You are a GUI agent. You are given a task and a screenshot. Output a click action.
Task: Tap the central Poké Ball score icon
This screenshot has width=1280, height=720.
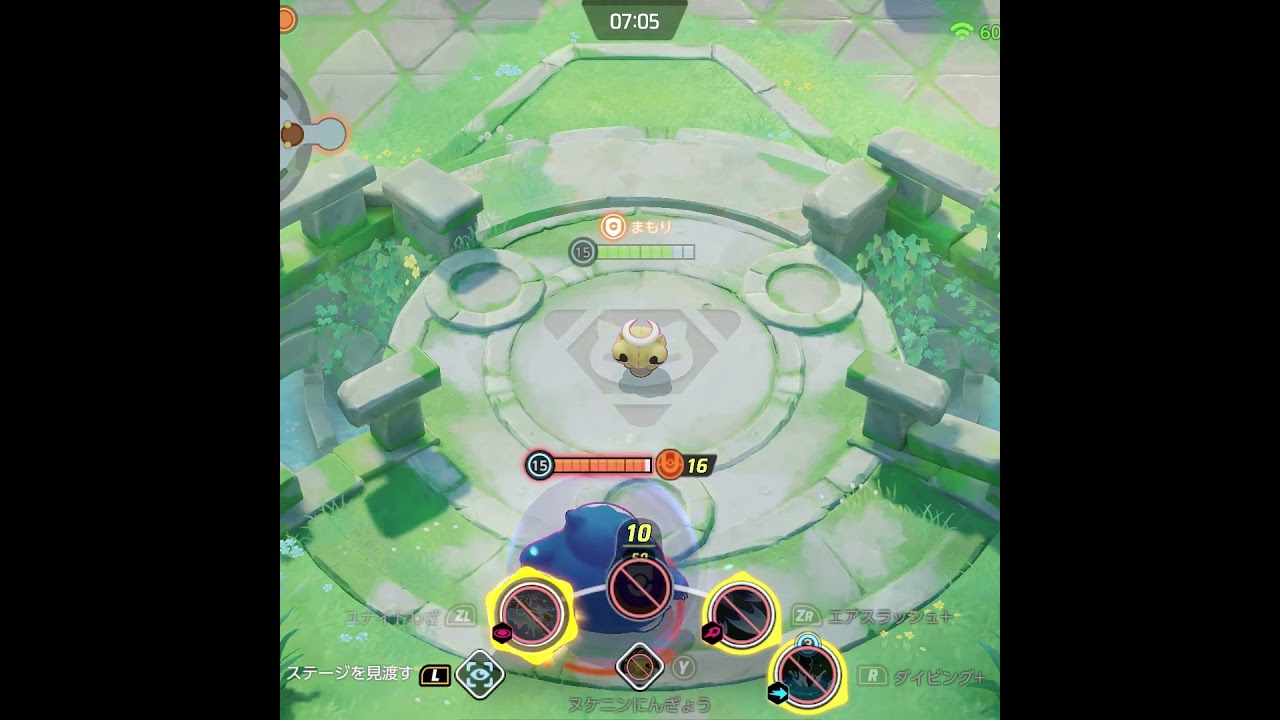click(x=639, y=587)
